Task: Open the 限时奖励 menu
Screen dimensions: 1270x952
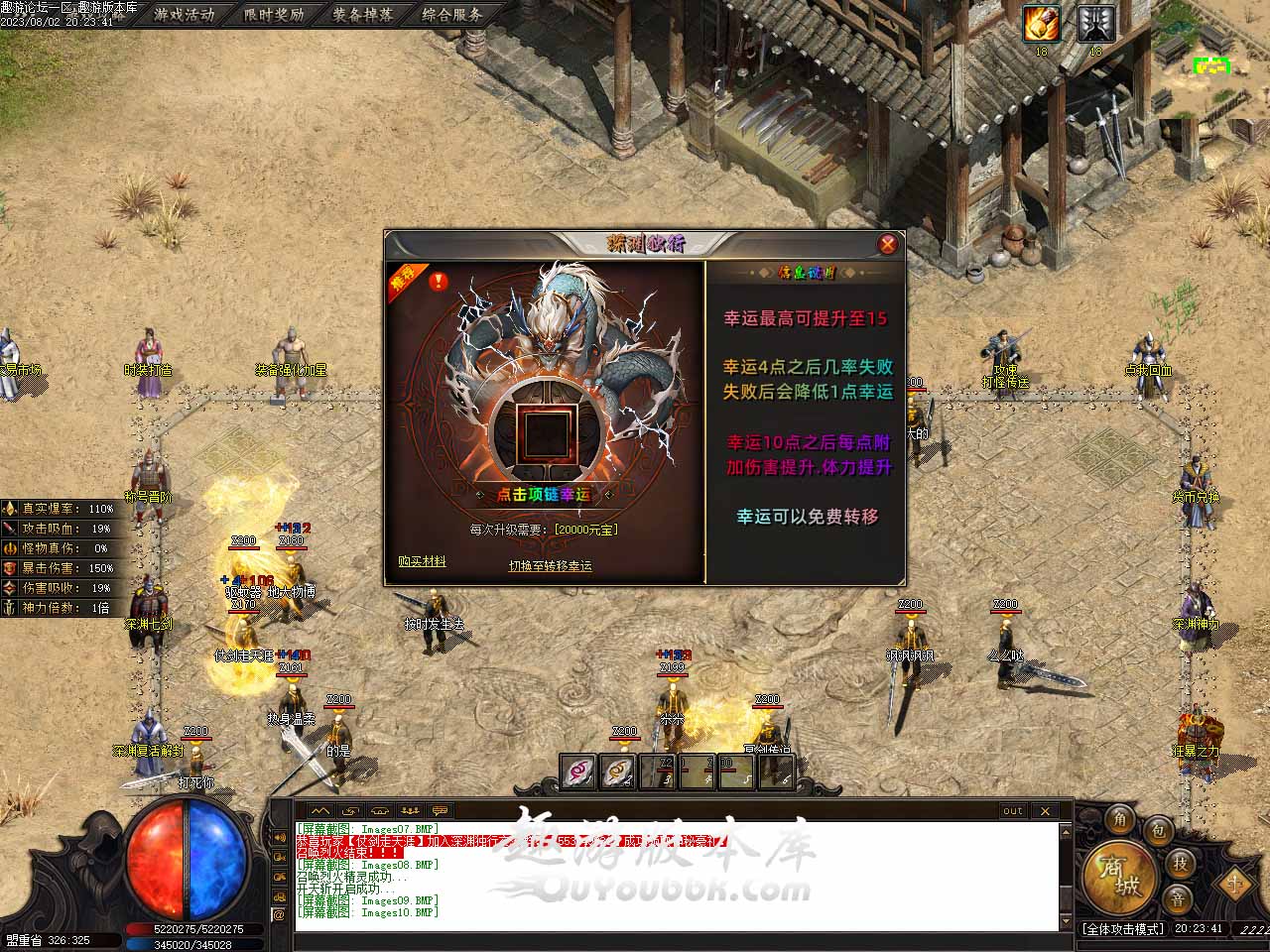Action: [x=274, y=15]
